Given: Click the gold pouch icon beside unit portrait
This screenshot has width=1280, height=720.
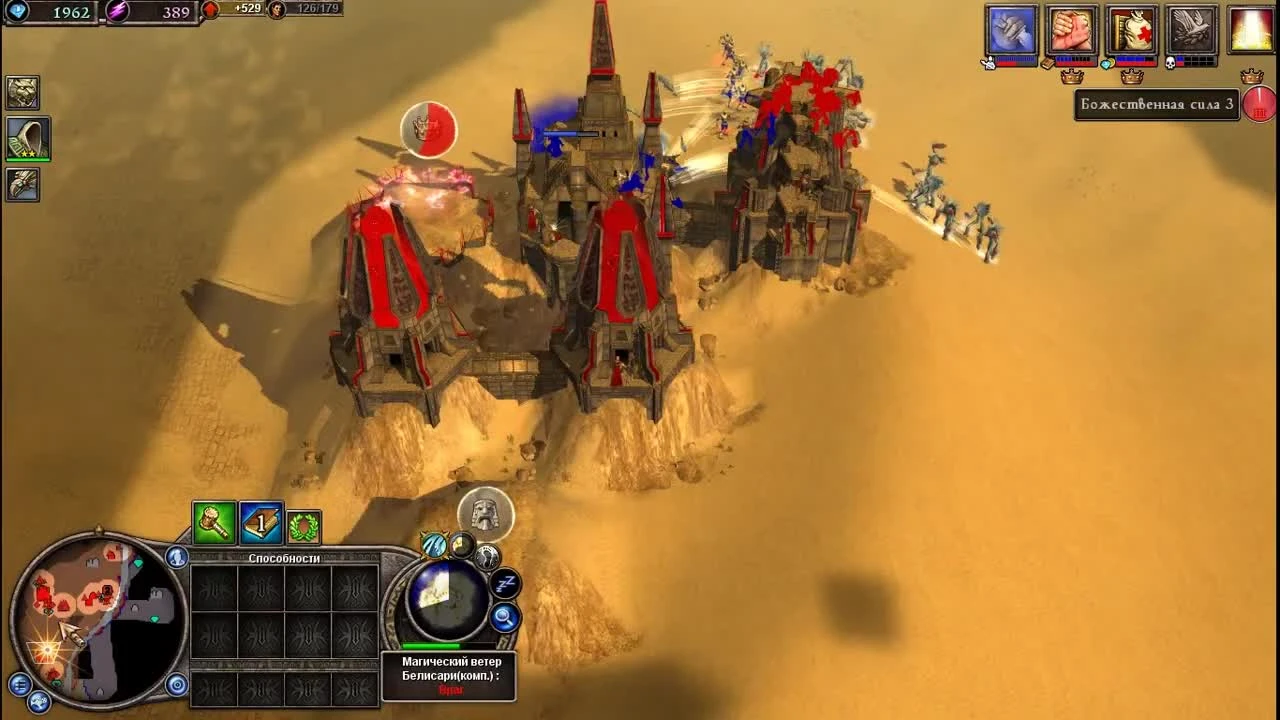Looking at the screenshot, I should (x=462, y=546).
